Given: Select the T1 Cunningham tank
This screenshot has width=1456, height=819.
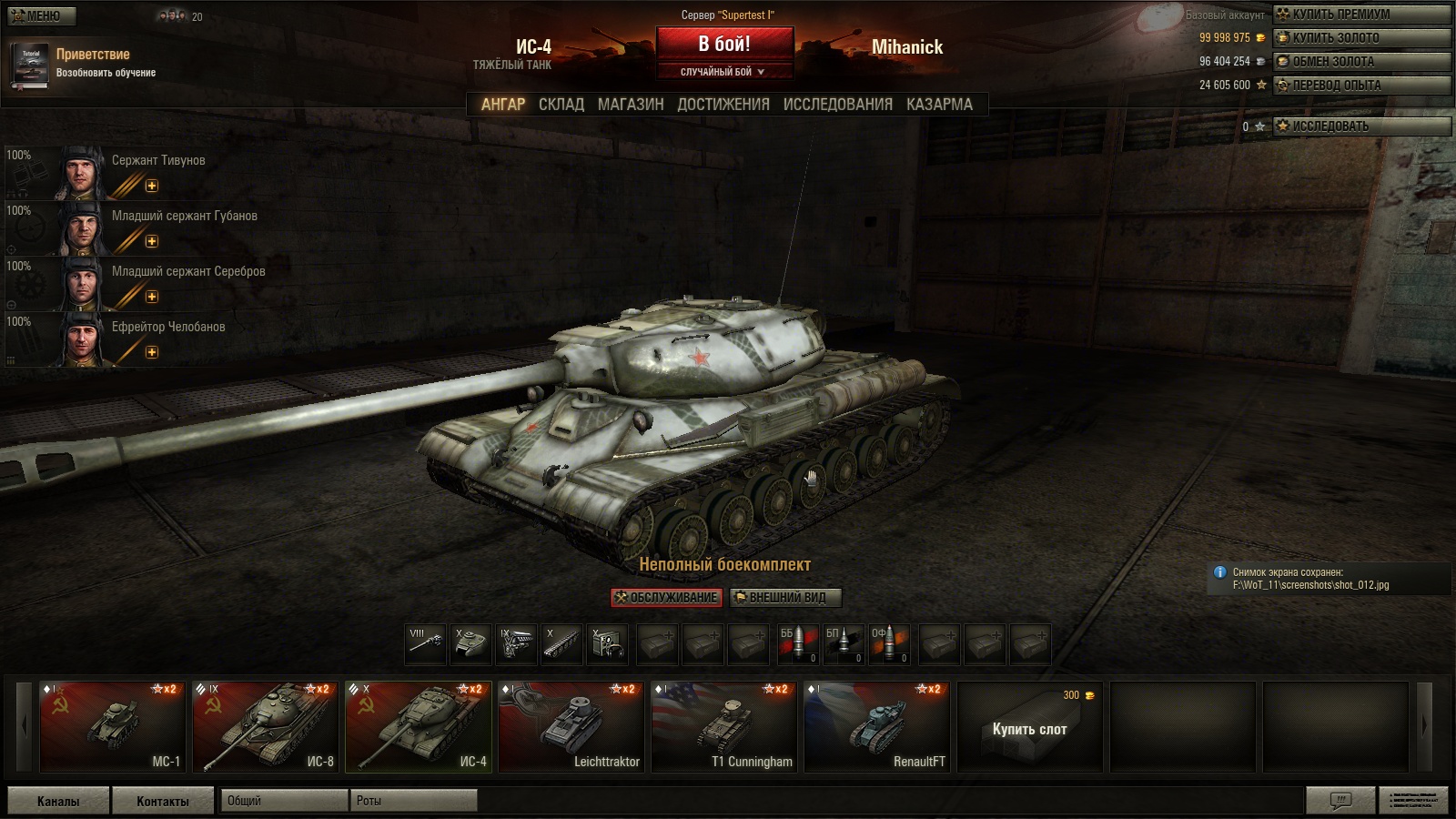Looking at the screenshot, I should [724, 727].
